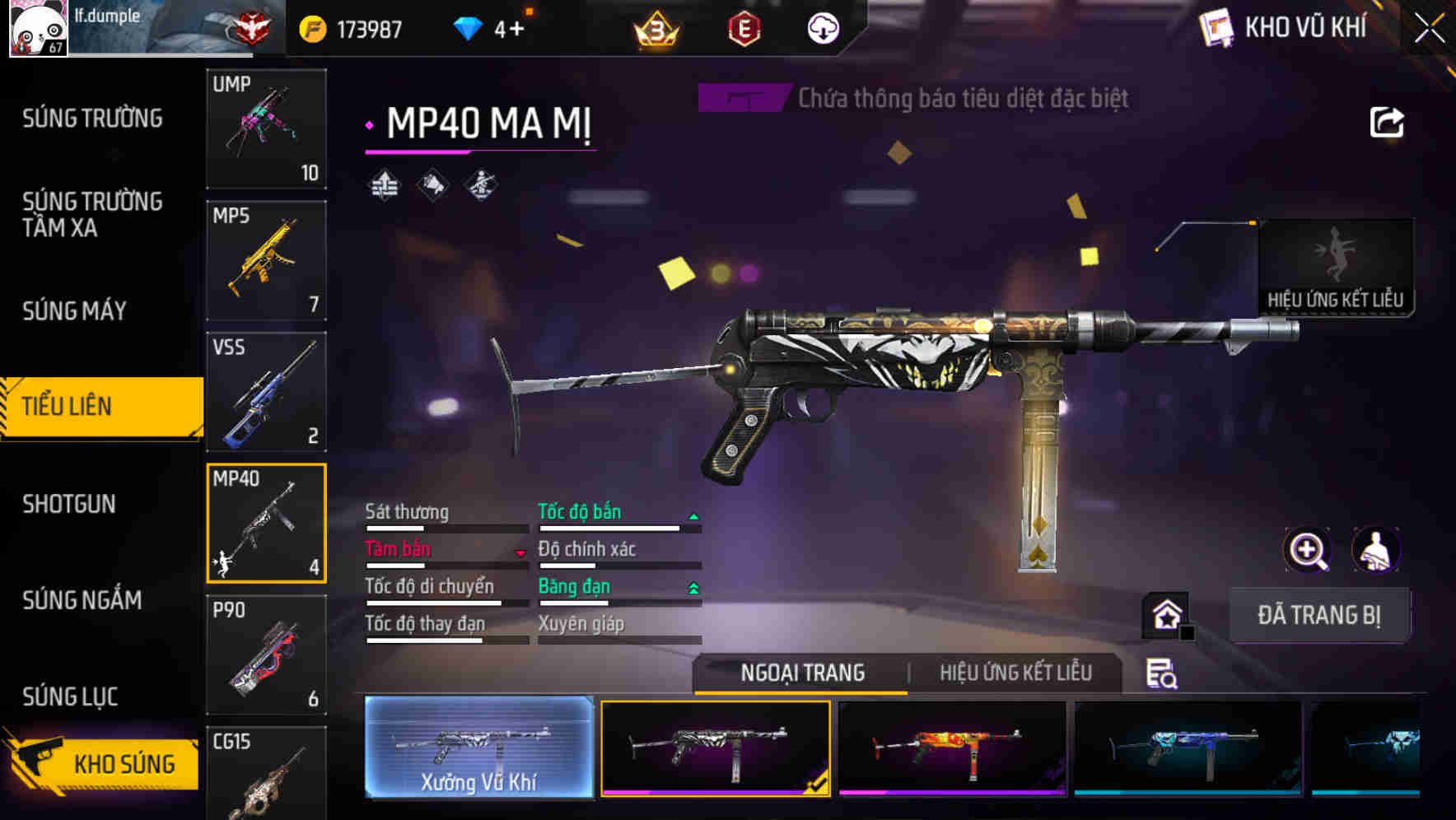Toggle the Băng đạn stat upgrade arrow
The width and height of the screenshot is (1456, 820).
(x=693, y=588)
